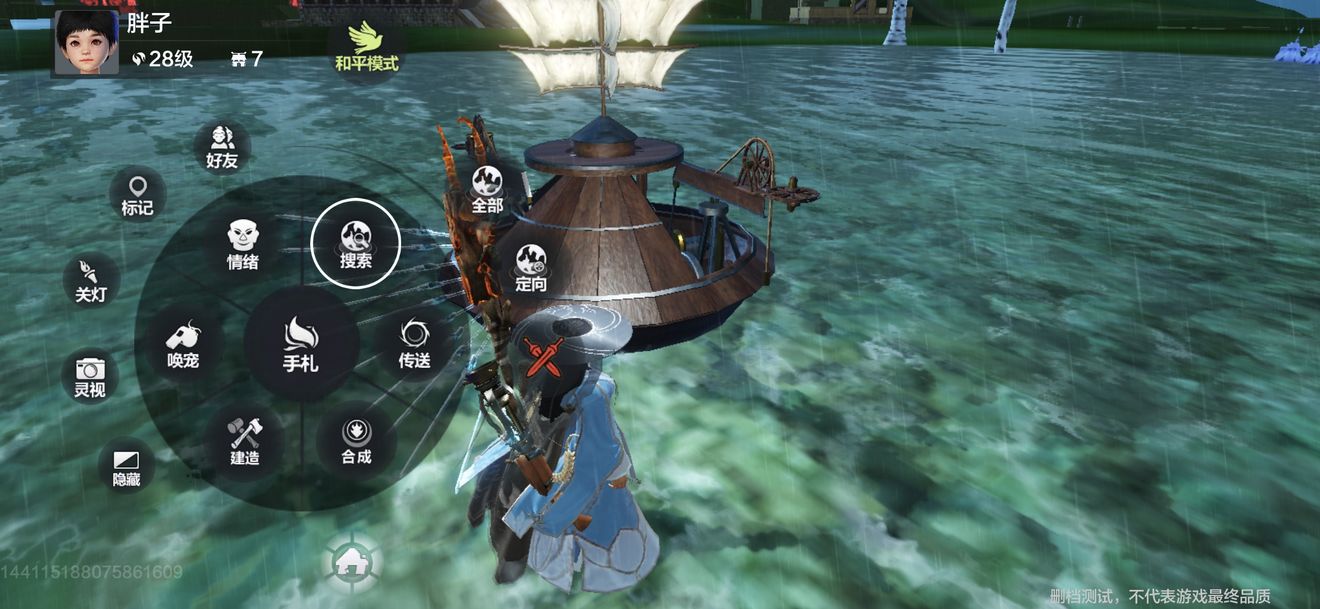Activate the 灵视 camera view
1320x609 pixels.
(90, 375)
